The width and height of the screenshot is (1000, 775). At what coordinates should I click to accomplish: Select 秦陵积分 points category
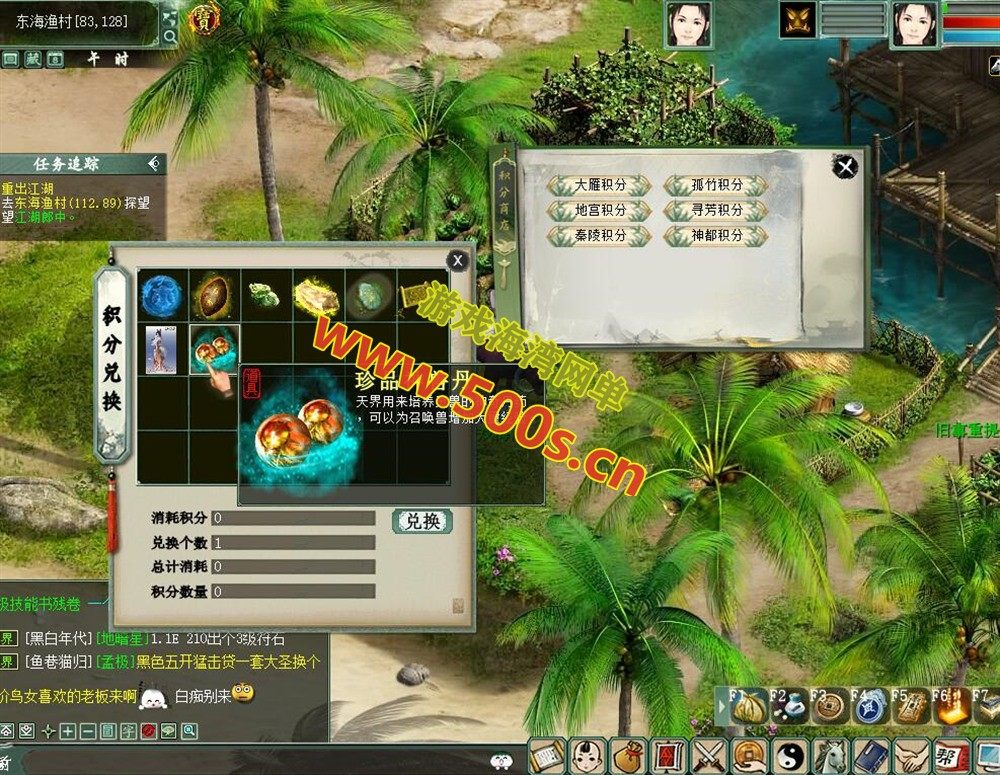(600, 236)
